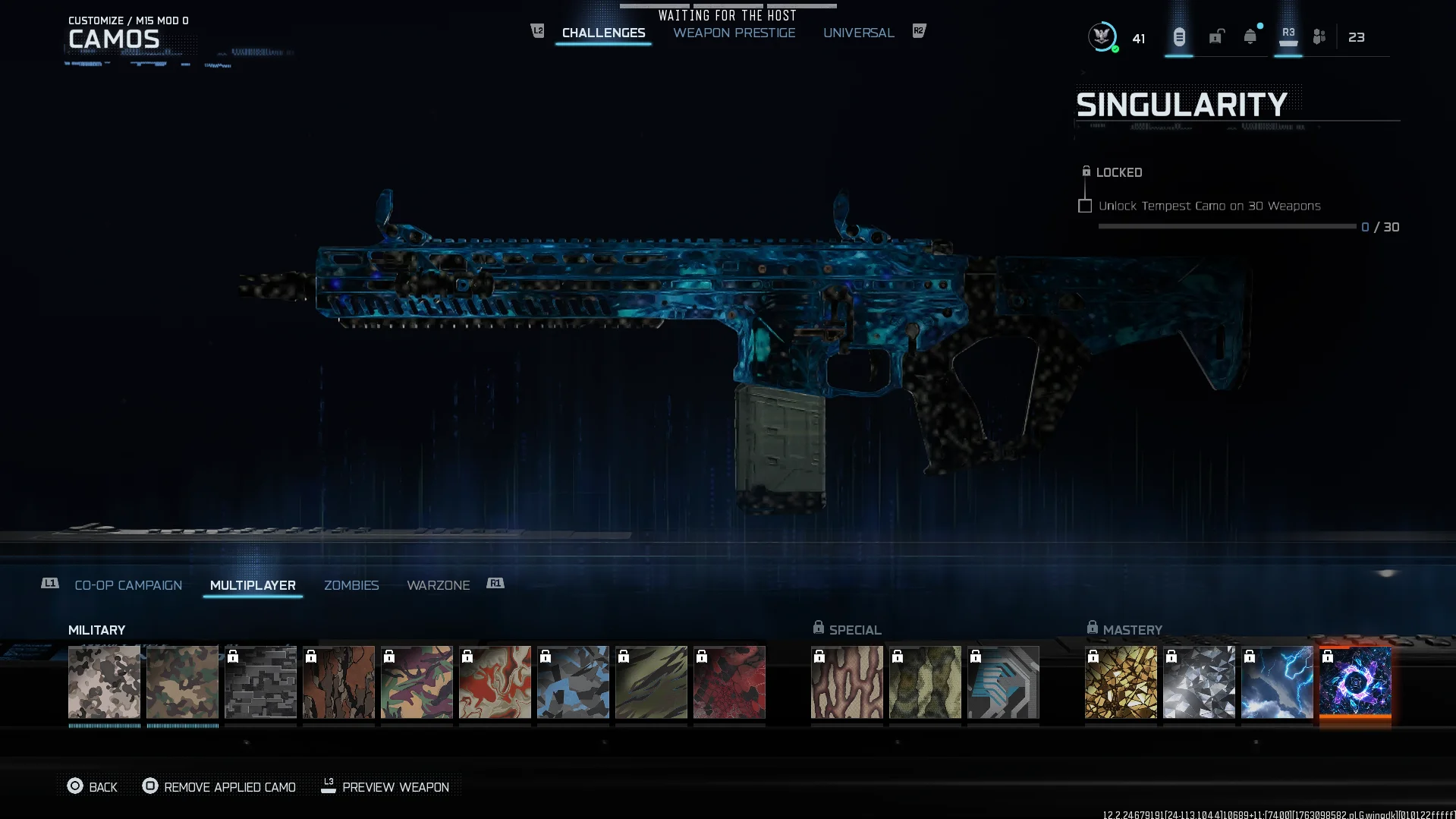Select the purple Singularity mastery camo
Screen dimensions: 1456x819
click(x=1356, y=682)
